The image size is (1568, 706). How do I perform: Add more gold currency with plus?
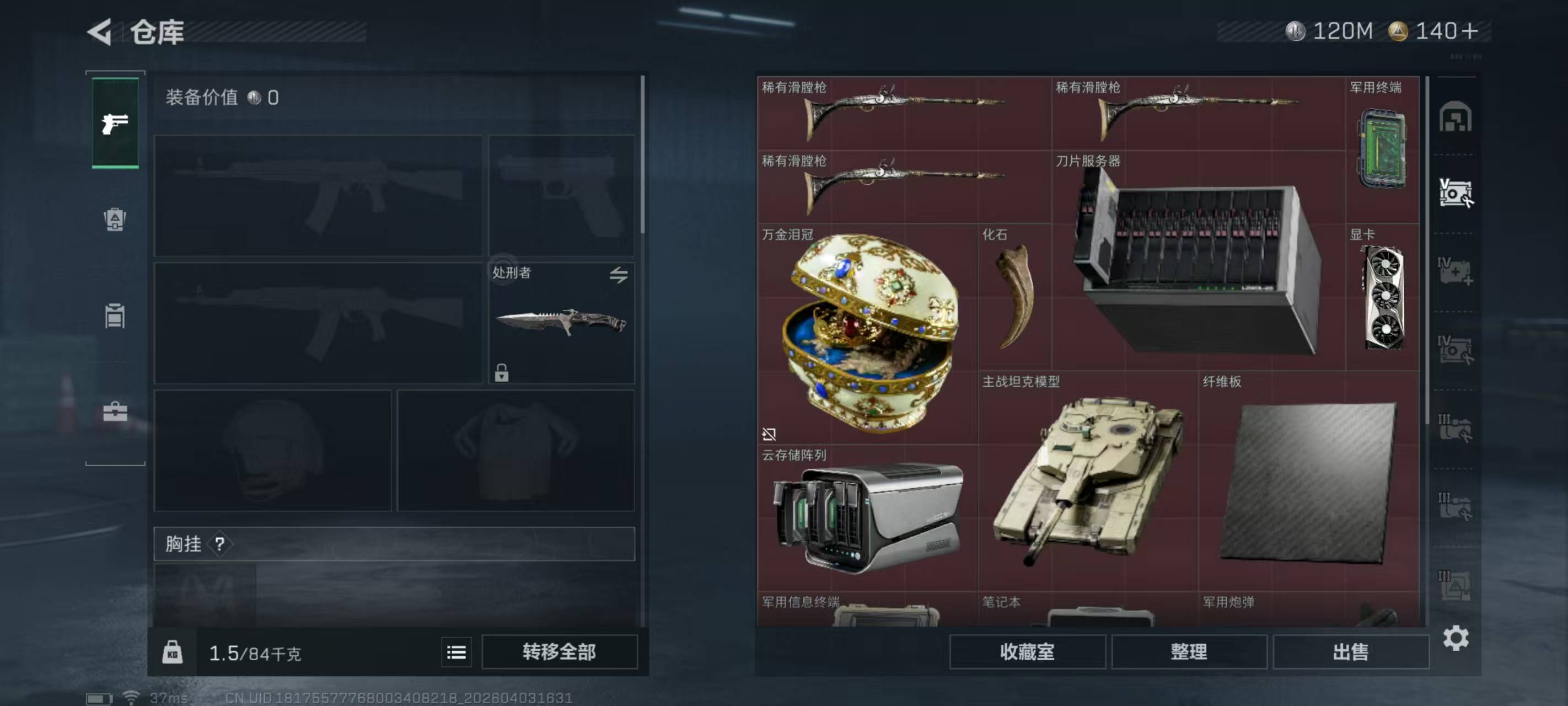(x=1469, y=31)
